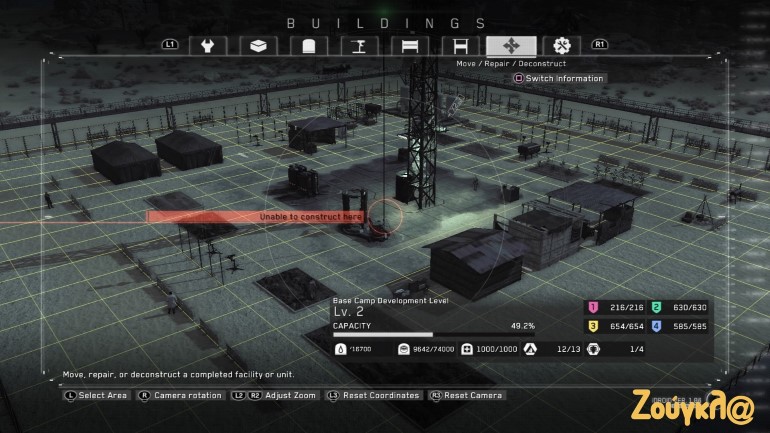
Task: Switch to the open box category tab
Action: click(x=258, y=45)
